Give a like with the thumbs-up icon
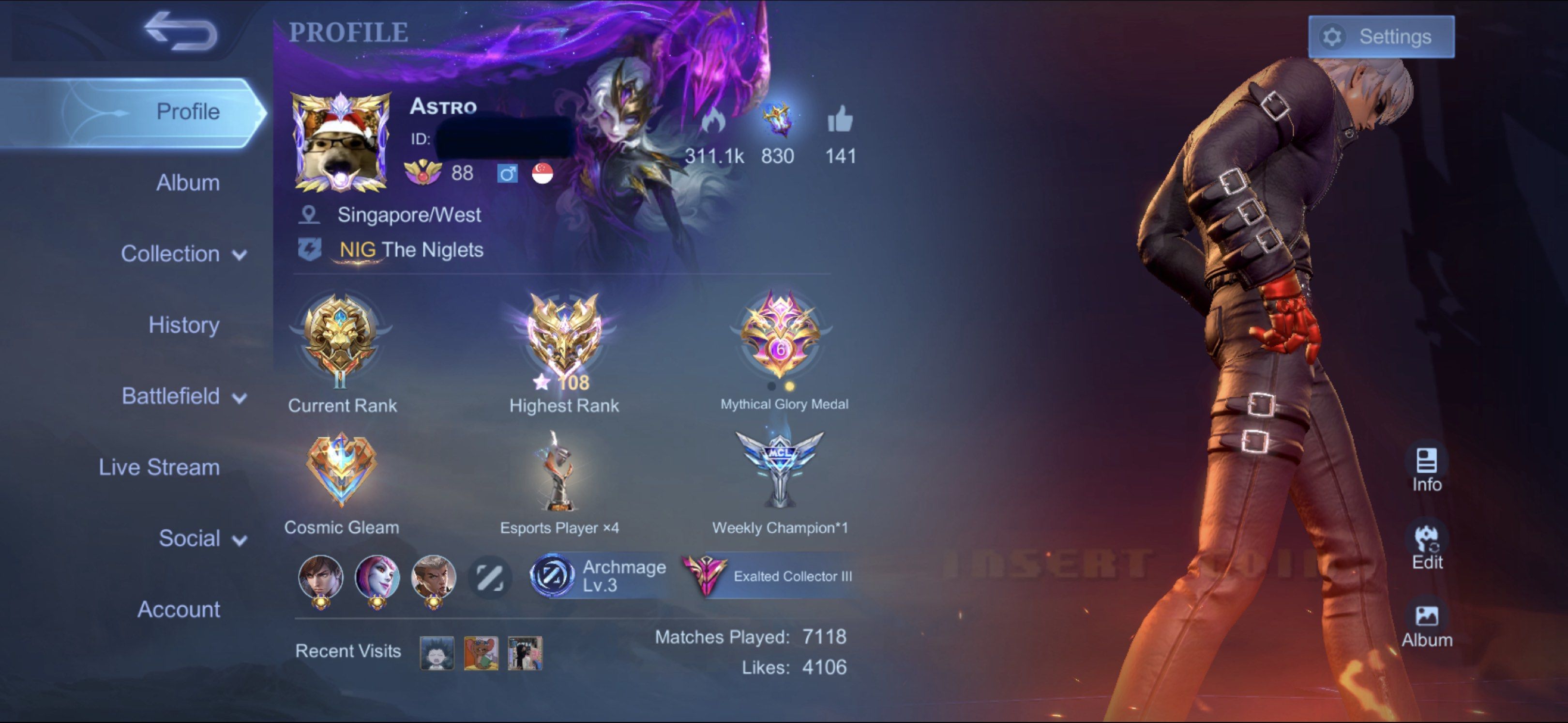The width and height of the screenshot is (1568, 723). pos(840,120)
